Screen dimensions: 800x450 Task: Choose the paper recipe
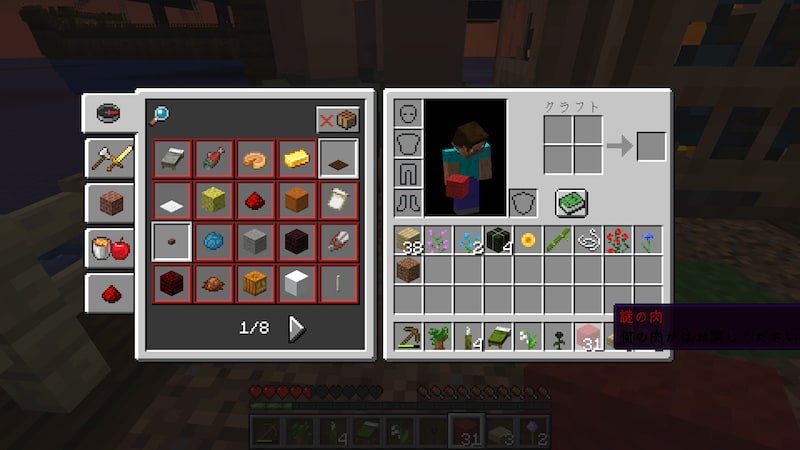pyautogui.click(x=338, y=200)
